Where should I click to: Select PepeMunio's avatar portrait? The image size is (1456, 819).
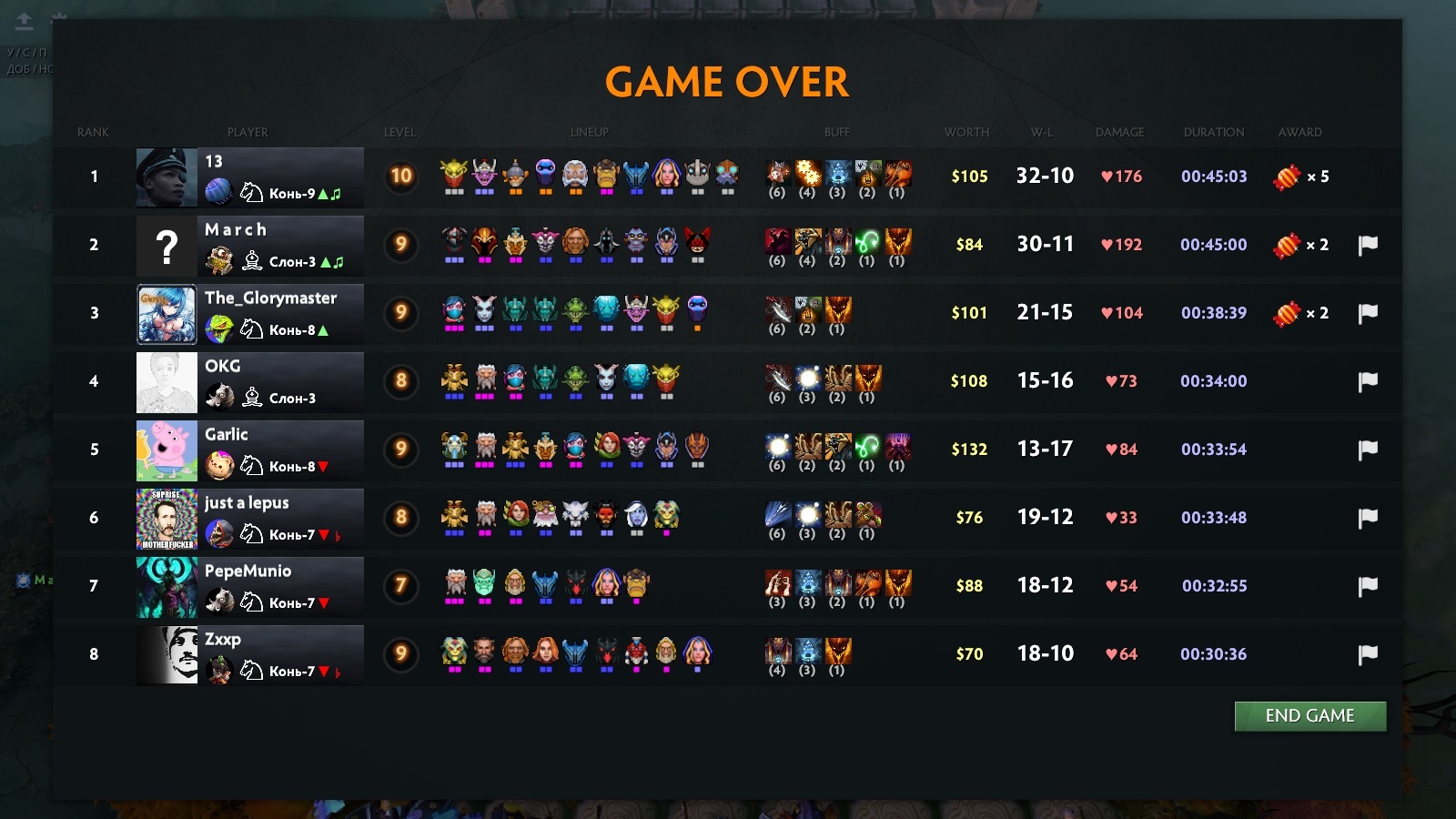pos(167,587)
